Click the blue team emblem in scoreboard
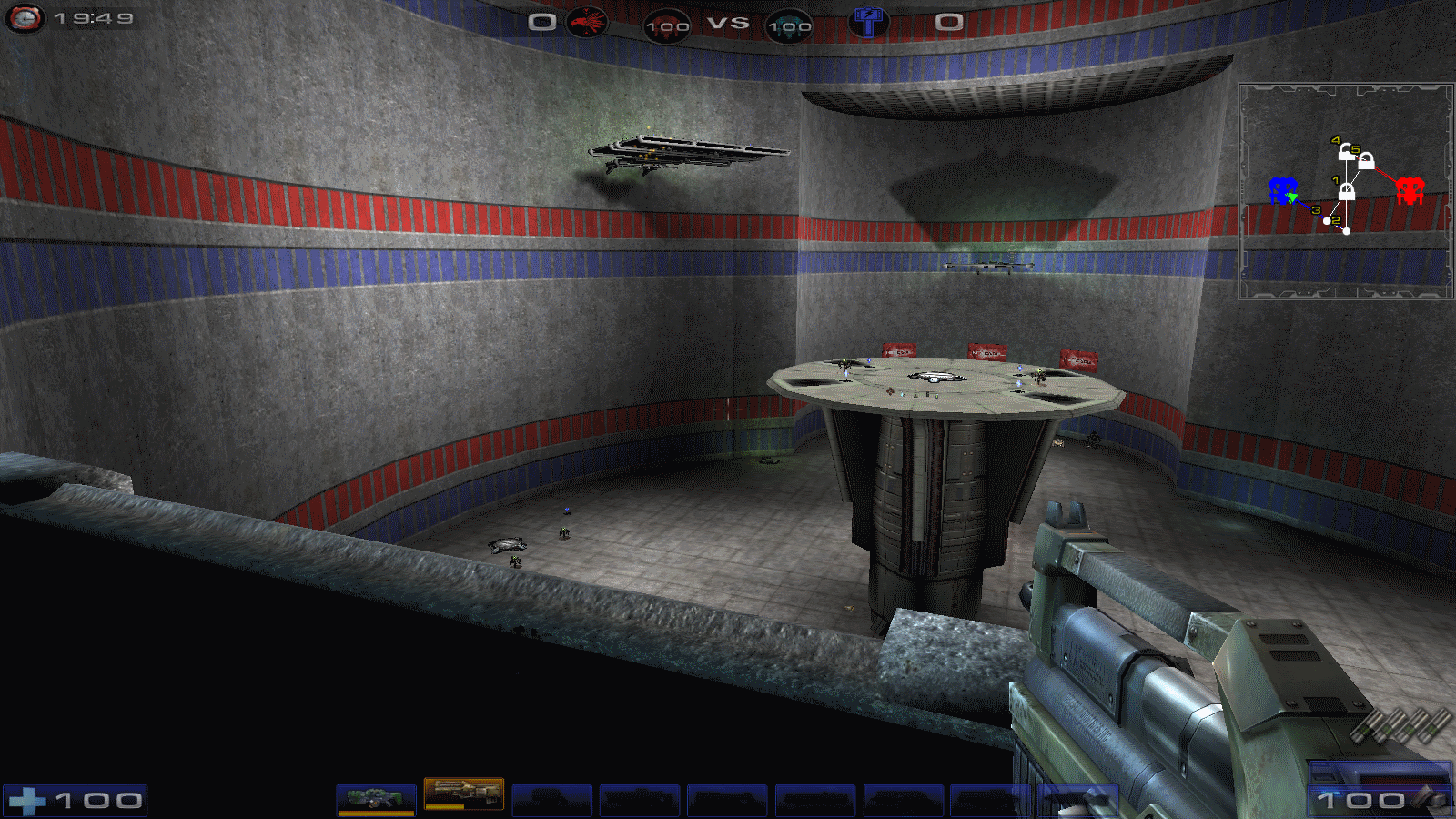This screenshot has width=1456, height=819. [868, 22]
